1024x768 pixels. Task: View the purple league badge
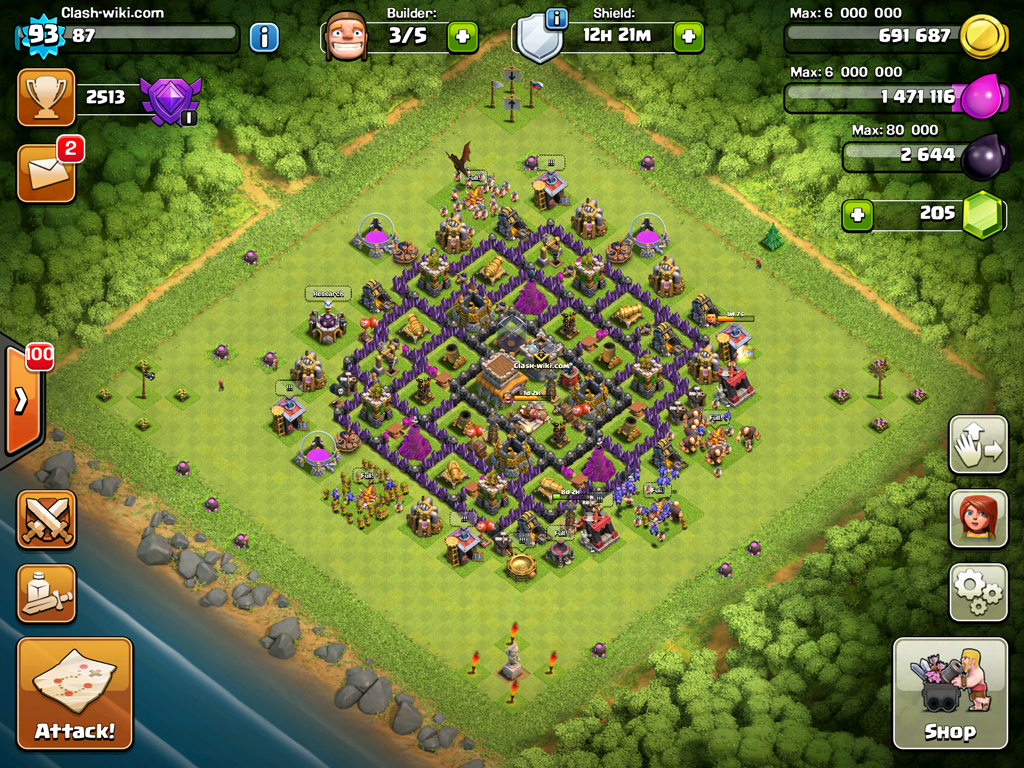tap(170, 99)
